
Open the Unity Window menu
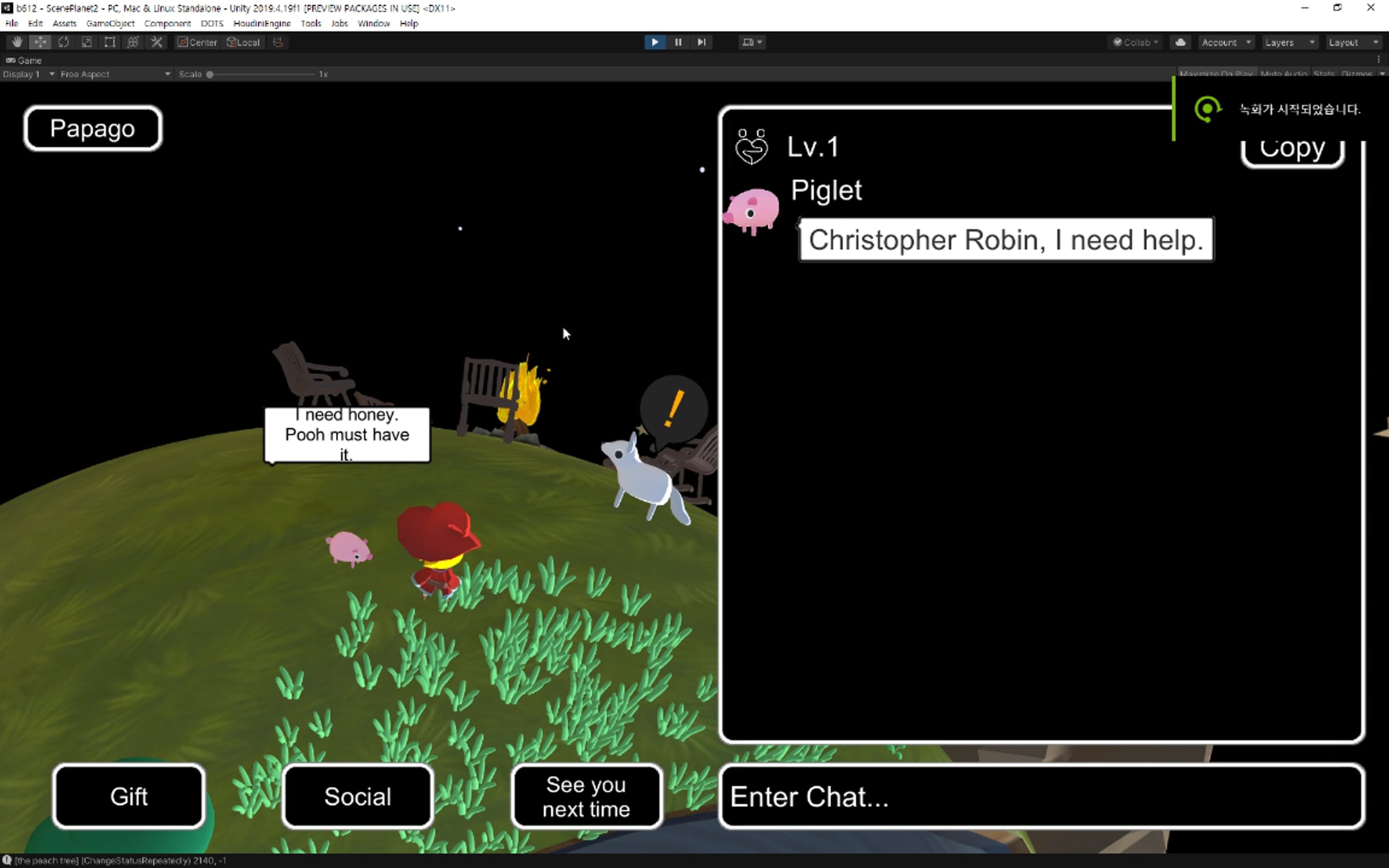pos(373,24)
